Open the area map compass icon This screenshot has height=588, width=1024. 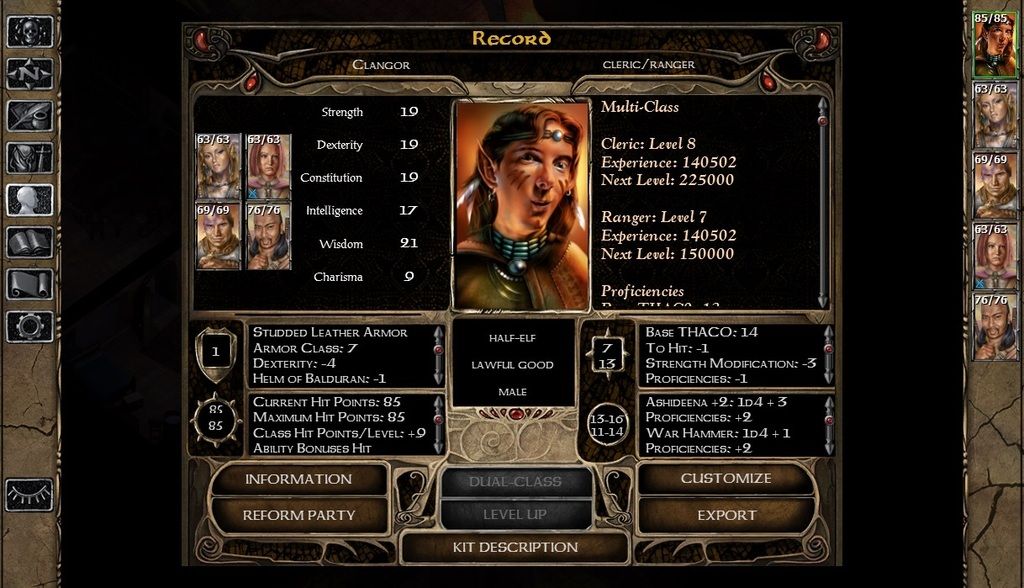click(x=30, y=74)
